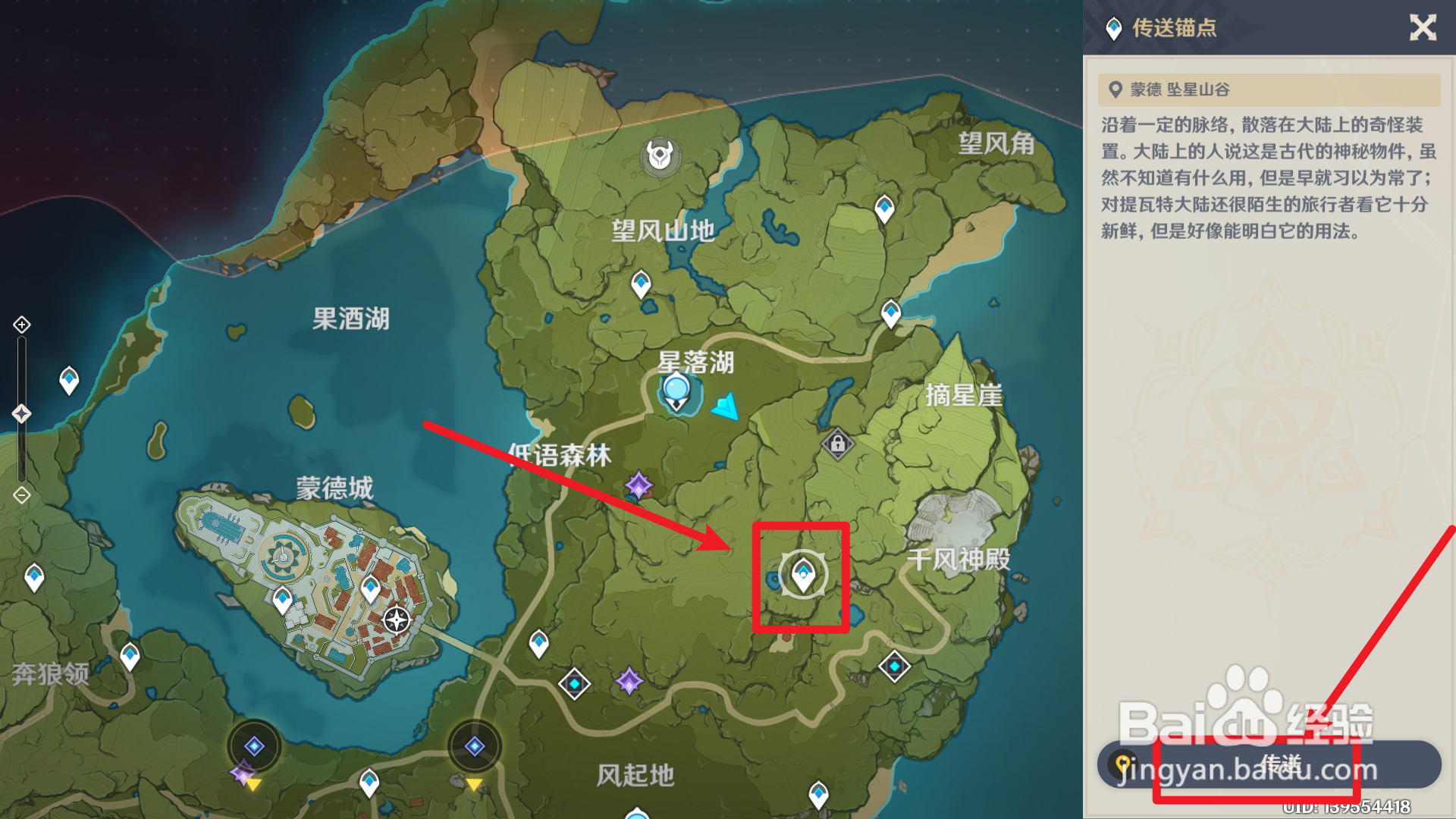The width and height of the screenshot is (1456, 819).
Task: Click the waypoint icon in the 传送锚点 panel header
Action: (1112, 27)
